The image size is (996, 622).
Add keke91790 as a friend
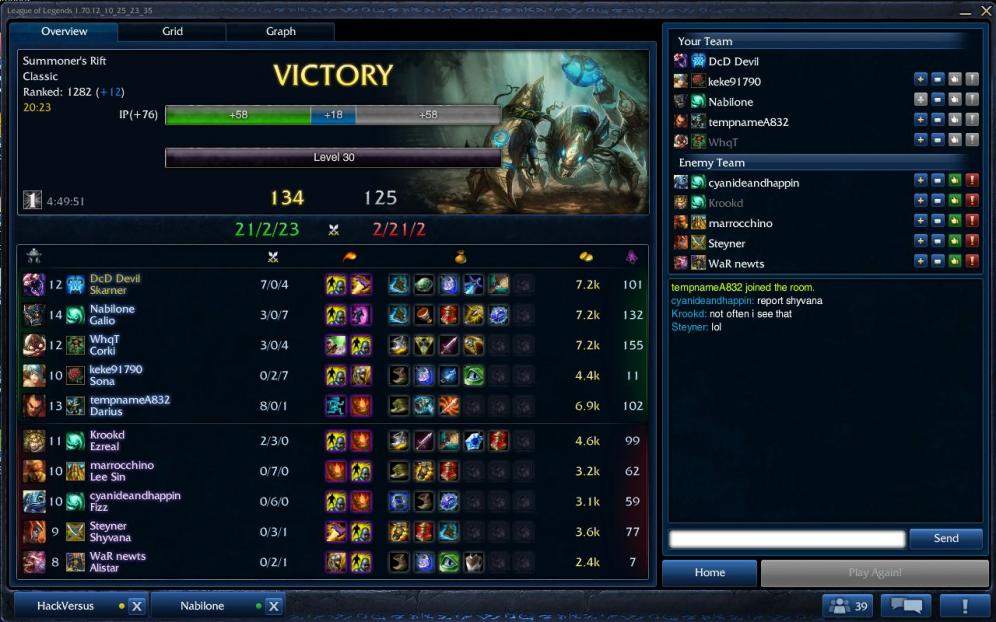920,80
